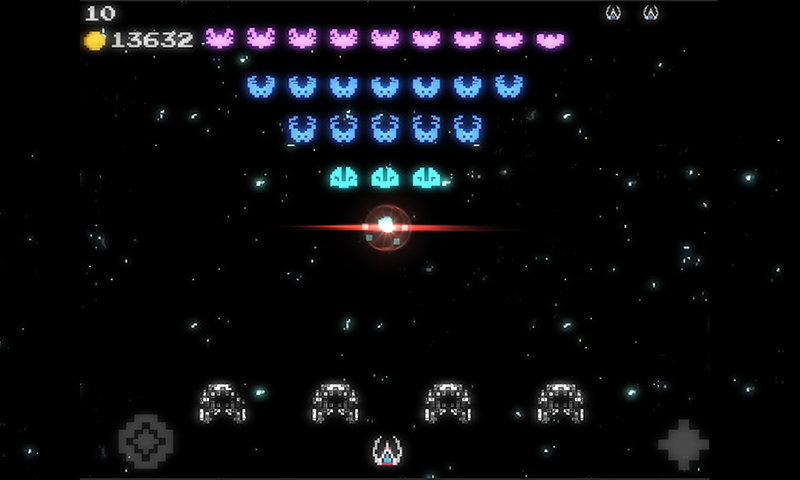Image resolution: width=800 pixels, height=480 pixels.
Task: Tap the solid gray fire button
Action: pos(684,444)
